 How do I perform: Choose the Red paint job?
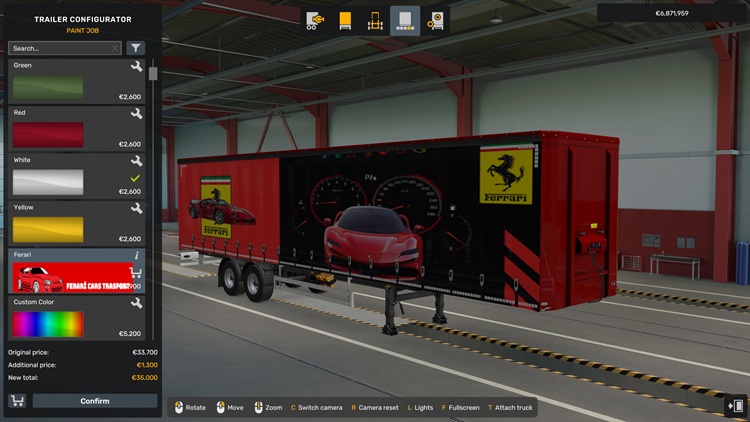pos(48,134)
